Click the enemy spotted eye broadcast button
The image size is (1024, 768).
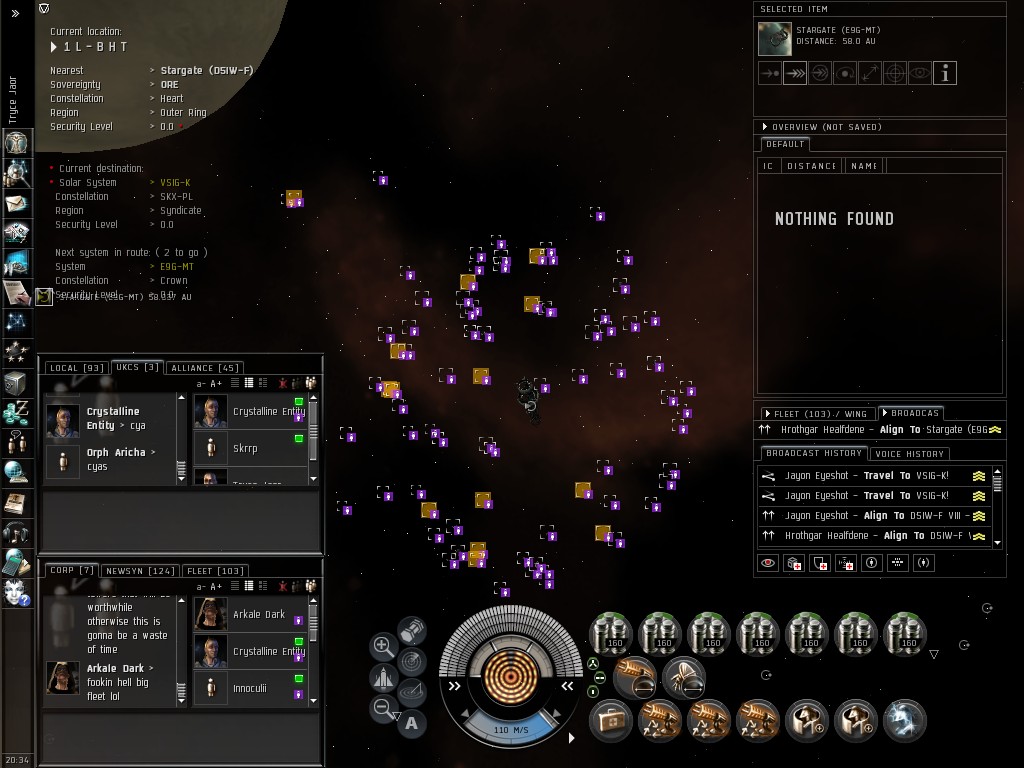click(768, 563)
